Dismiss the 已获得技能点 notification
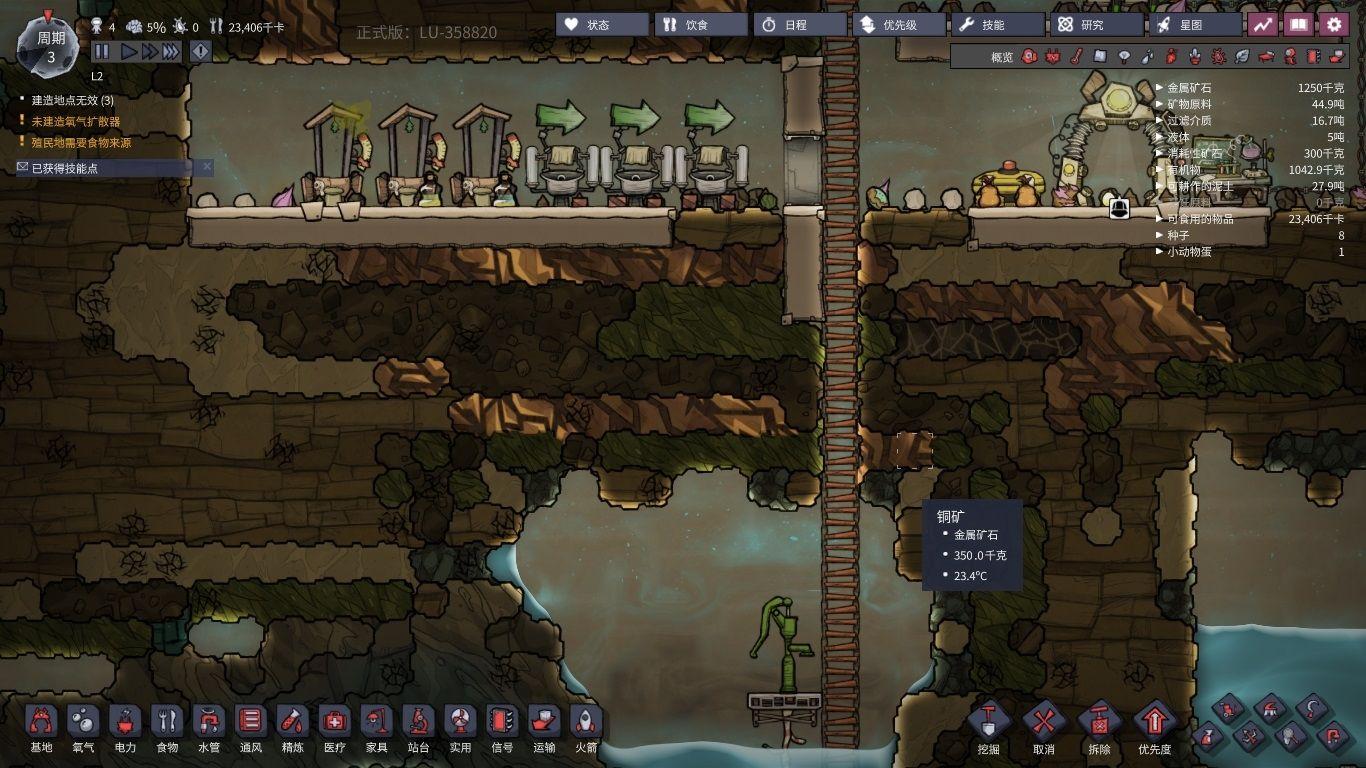 click(207, 167)
